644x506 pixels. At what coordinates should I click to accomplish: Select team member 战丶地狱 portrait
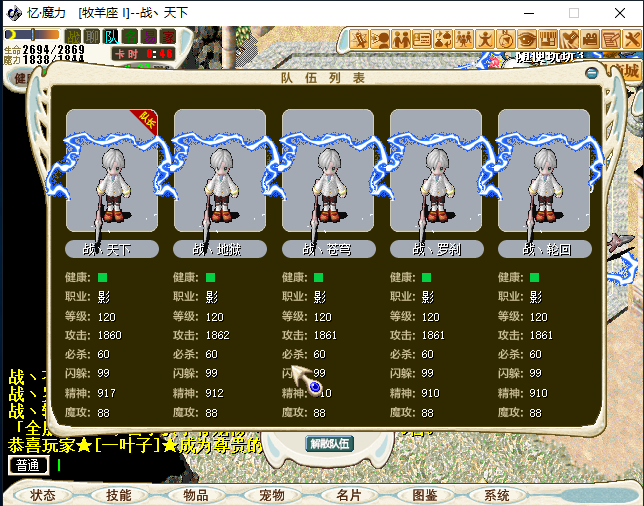pos(220,170)
